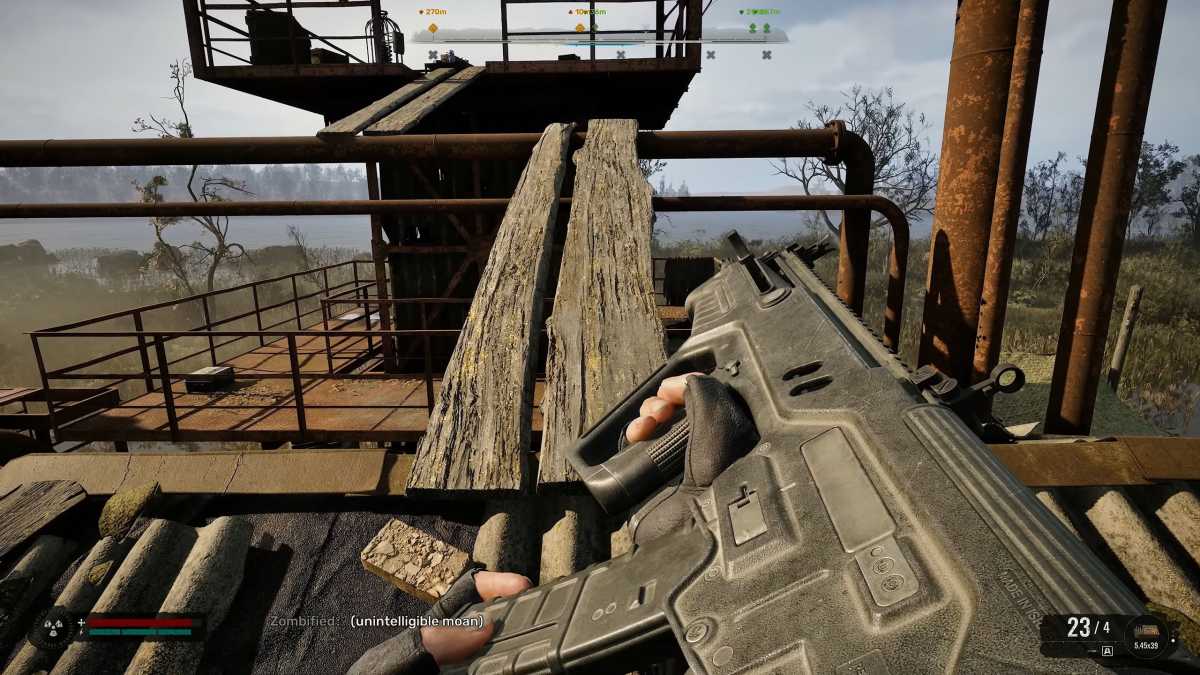The width and height of the screenshot is (1200, 675).
Task: Click the compass bar
Action: (598, 36)
